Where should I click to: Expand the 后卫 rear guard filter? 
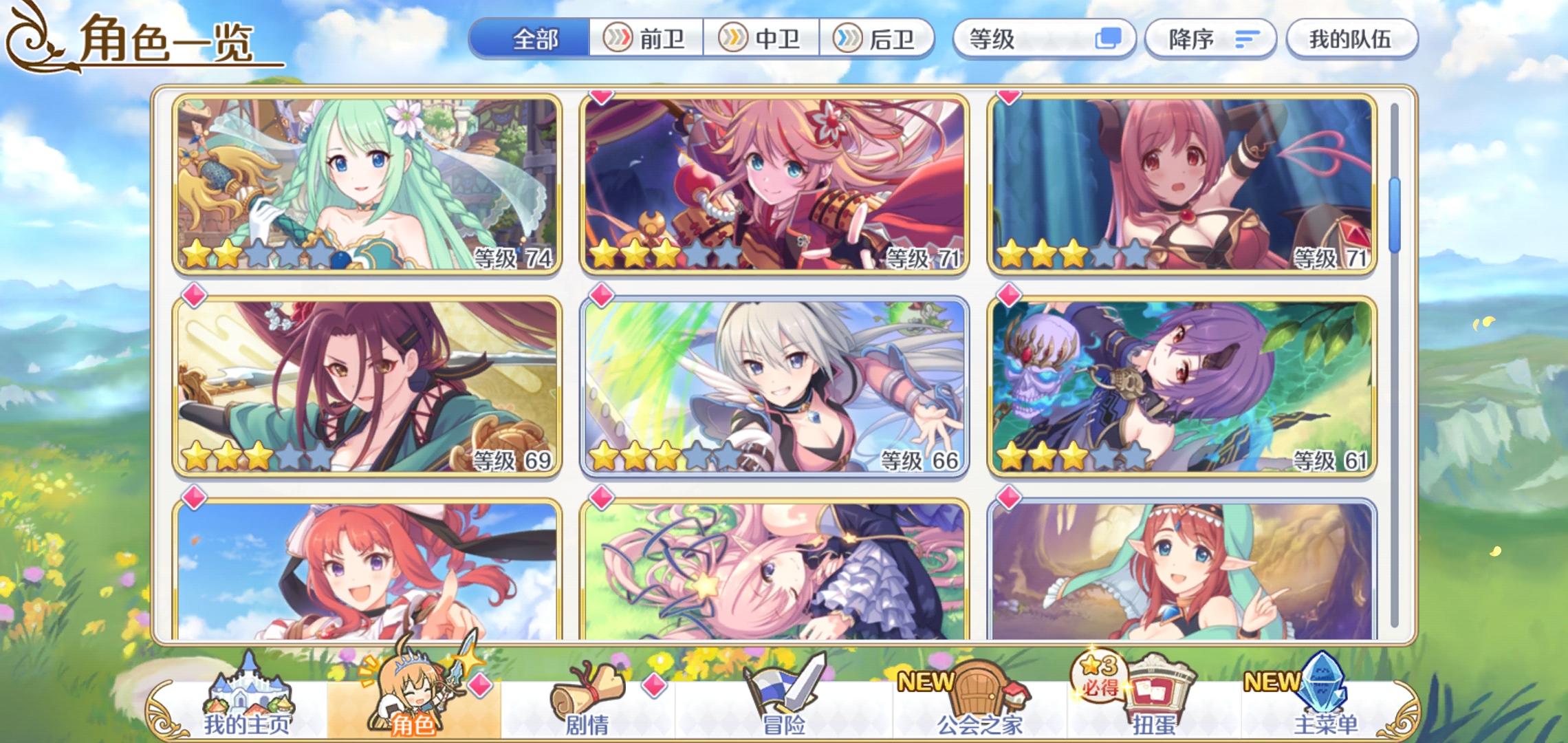pyautogui.click(x=878, y=39)
